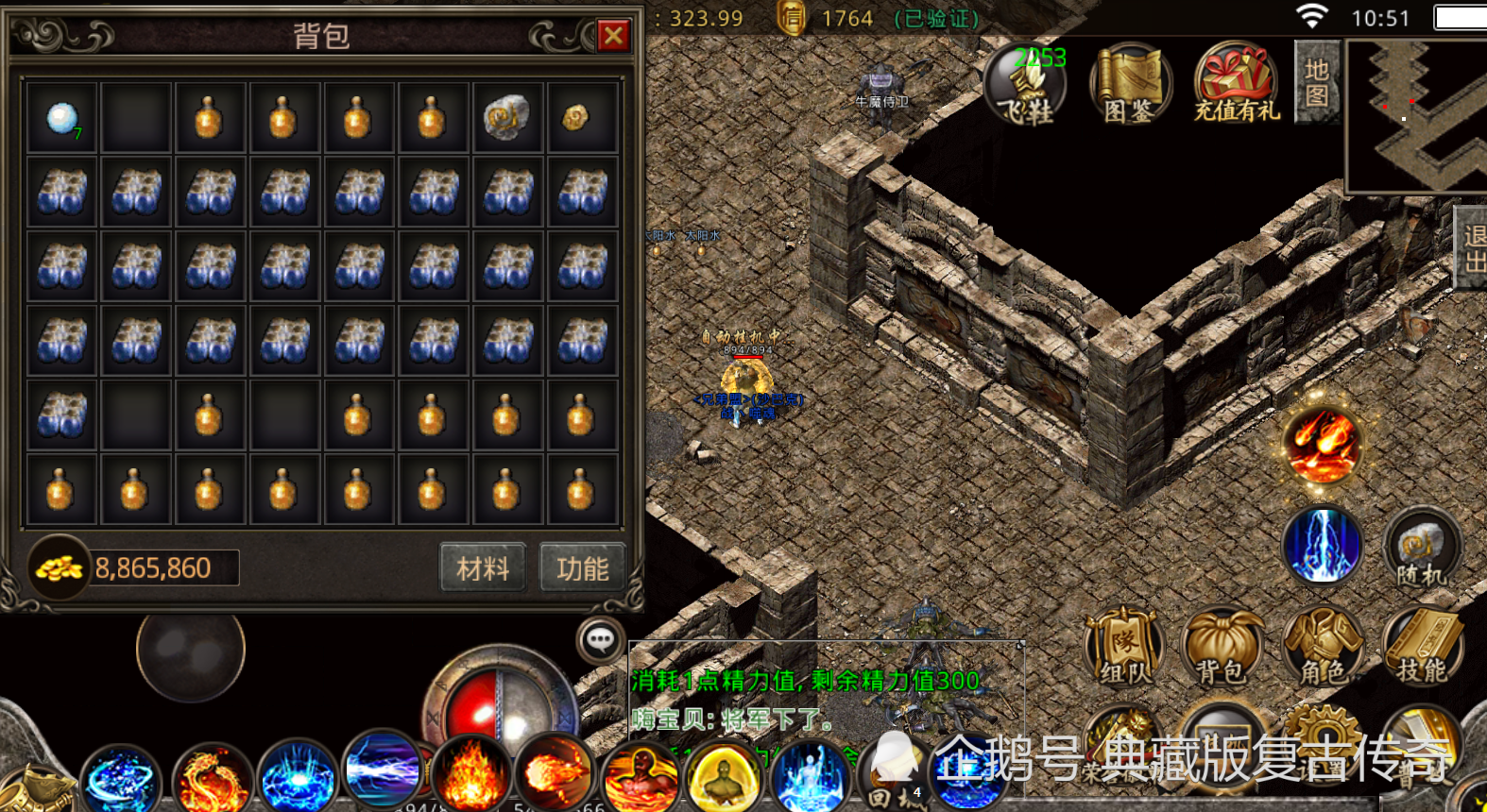Image resolution: width=1487 pixels, height=812 pixels.
Task: Open the 背包 bag icon
Action: tap(1222, 648)
